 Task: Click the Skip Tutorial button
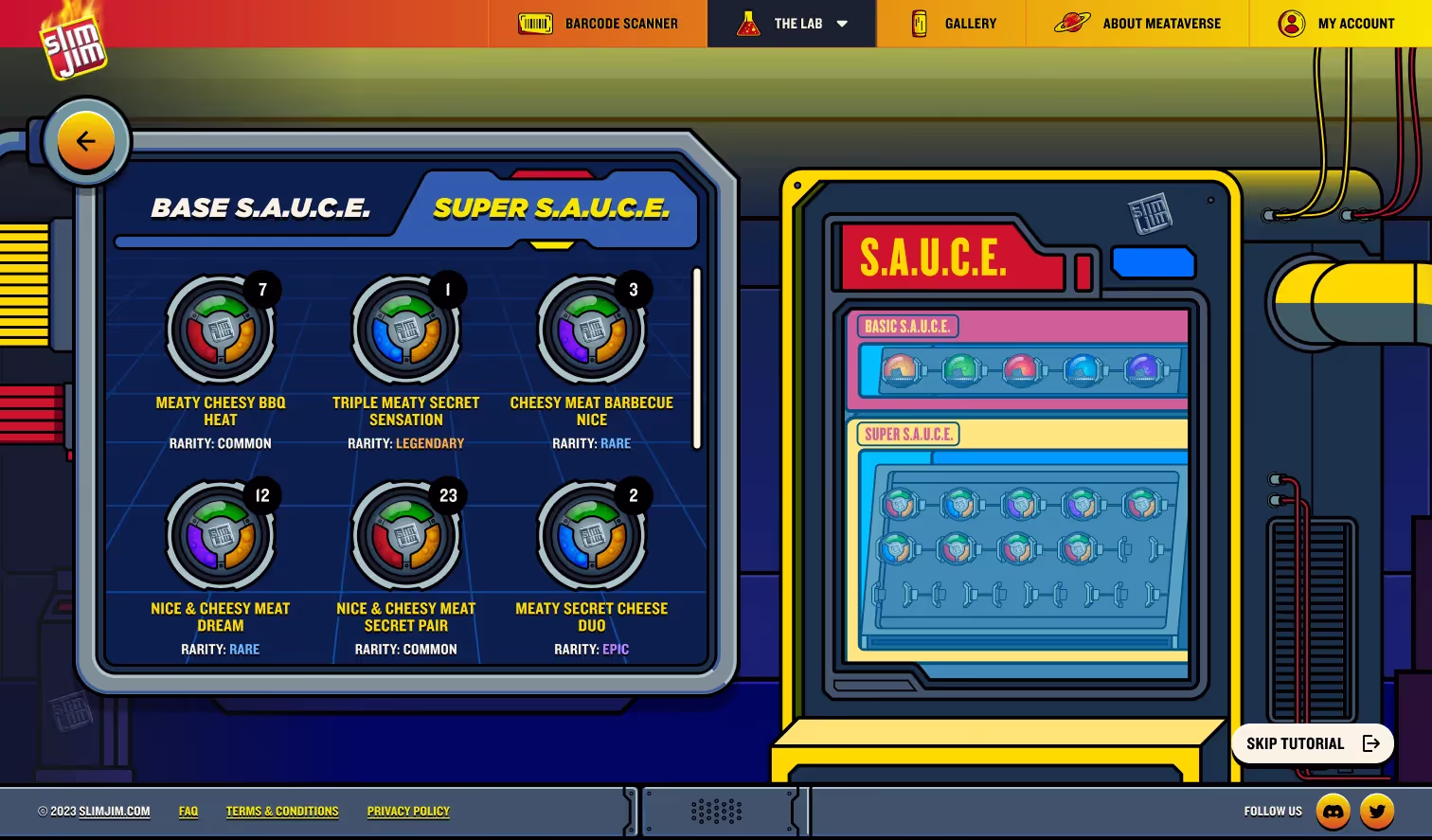tap(1313, 743)
